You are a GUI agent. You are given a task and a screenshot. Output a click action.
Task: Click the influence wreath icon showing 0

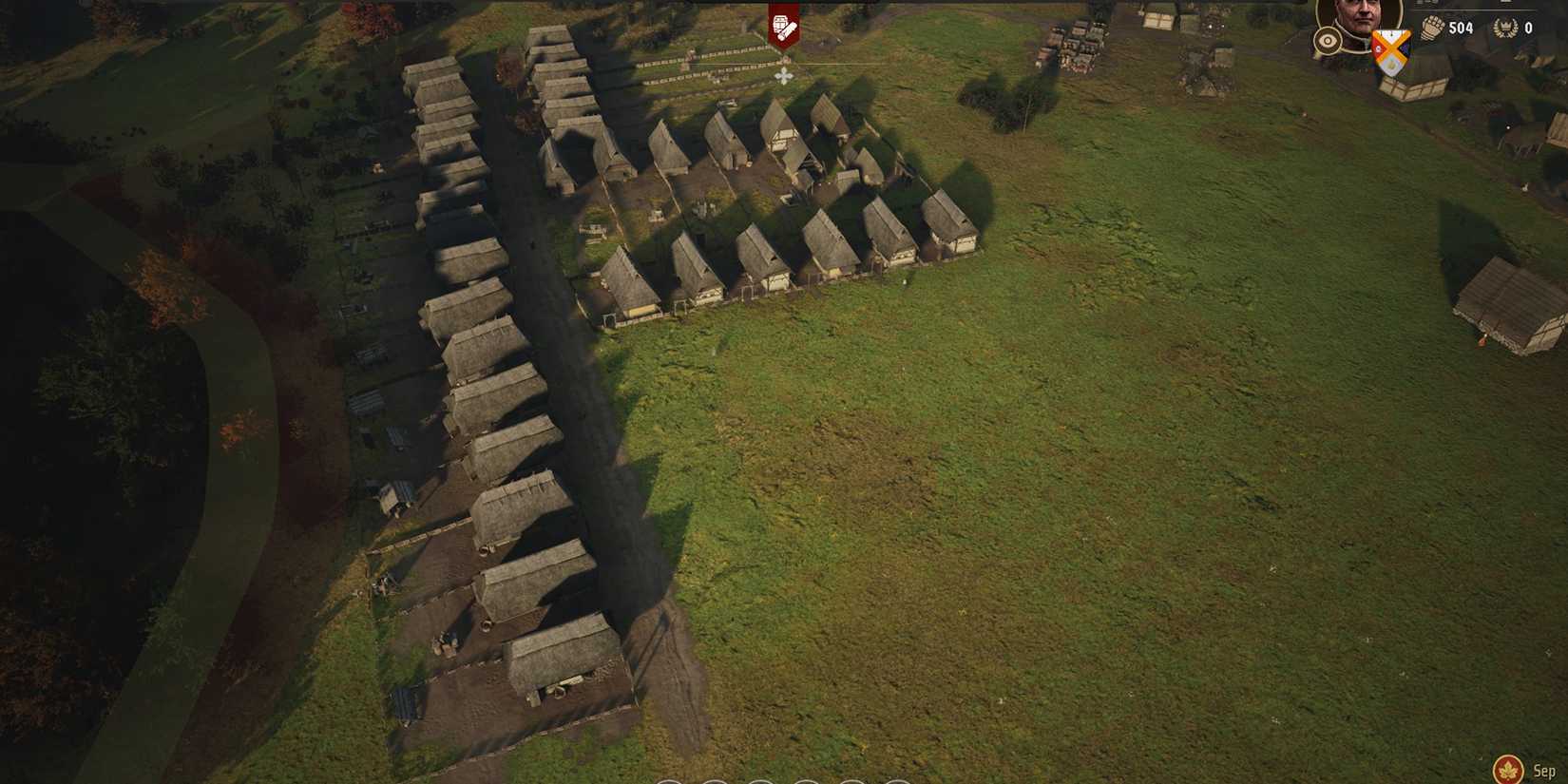[x=1506, y=27]
